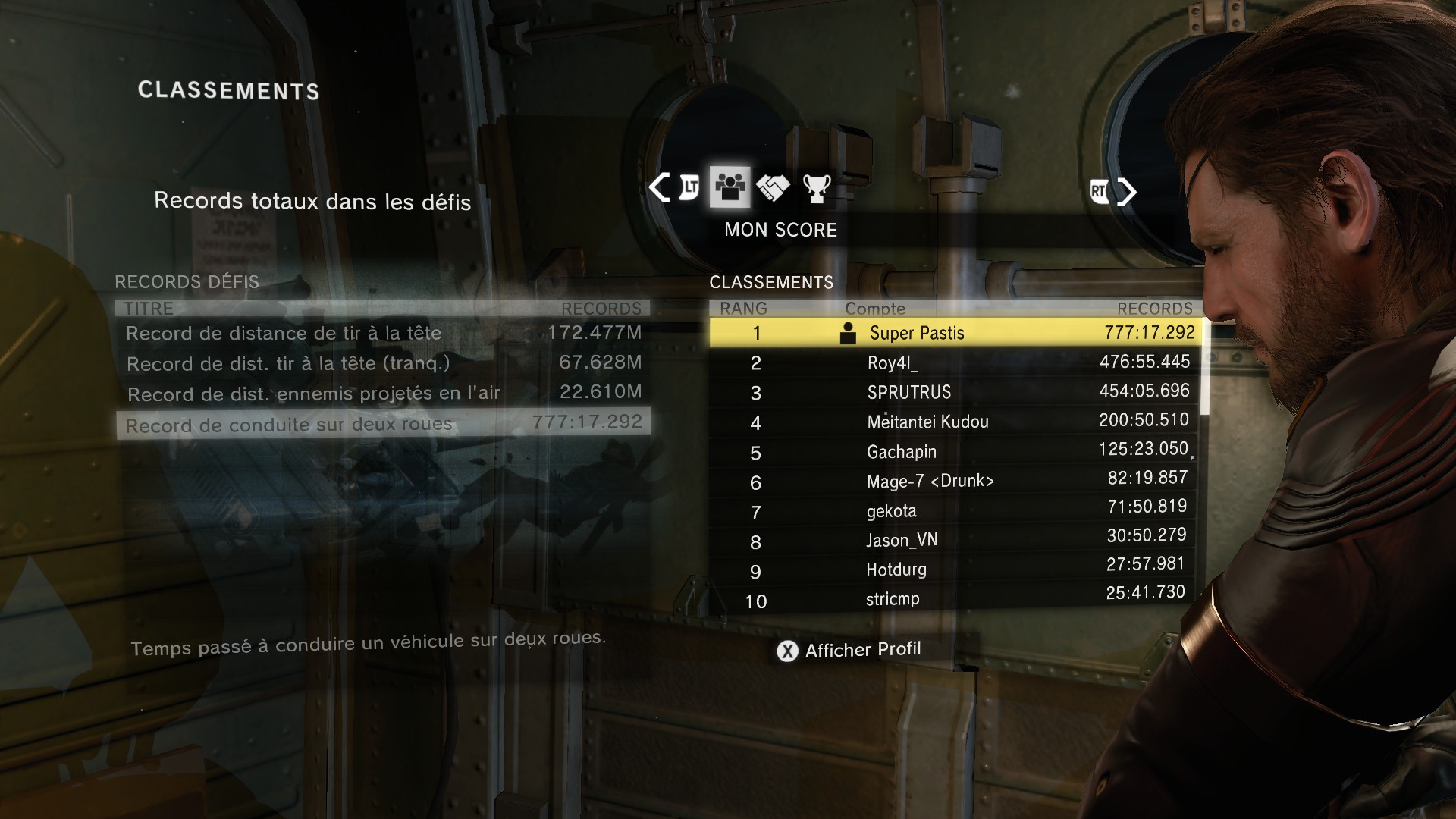The width and height of the screenshot is (1456, 819).
Task: Switch to the trophy ranking tab
Action: coord(817,188)
